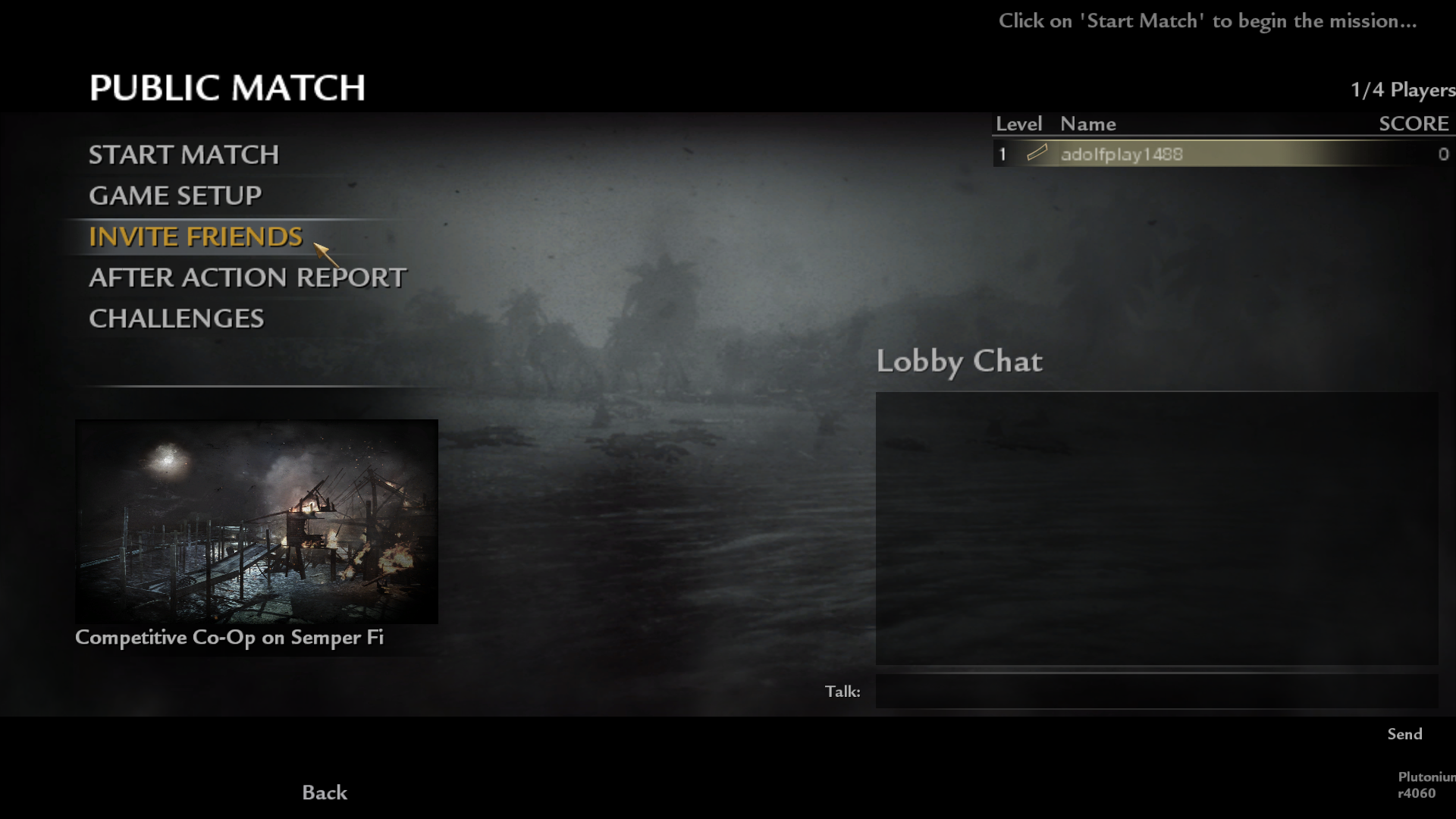Screen dimensions: 1456x819
Task: View the After Action Report
Action: pos(247,278)
